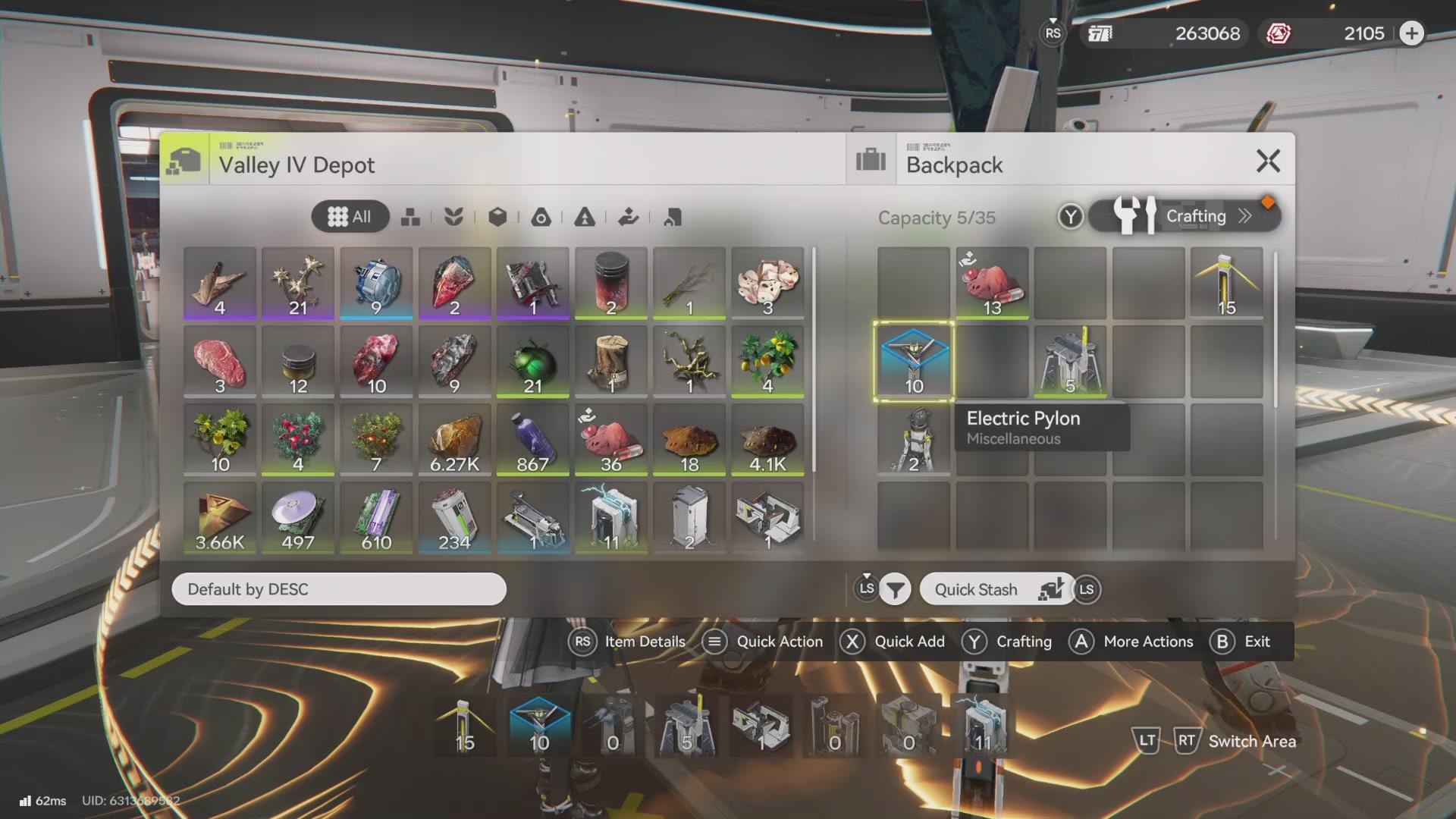The image size is (1456, 819).
Task: Select the red jar item slot
Action: tap(611, 283)
